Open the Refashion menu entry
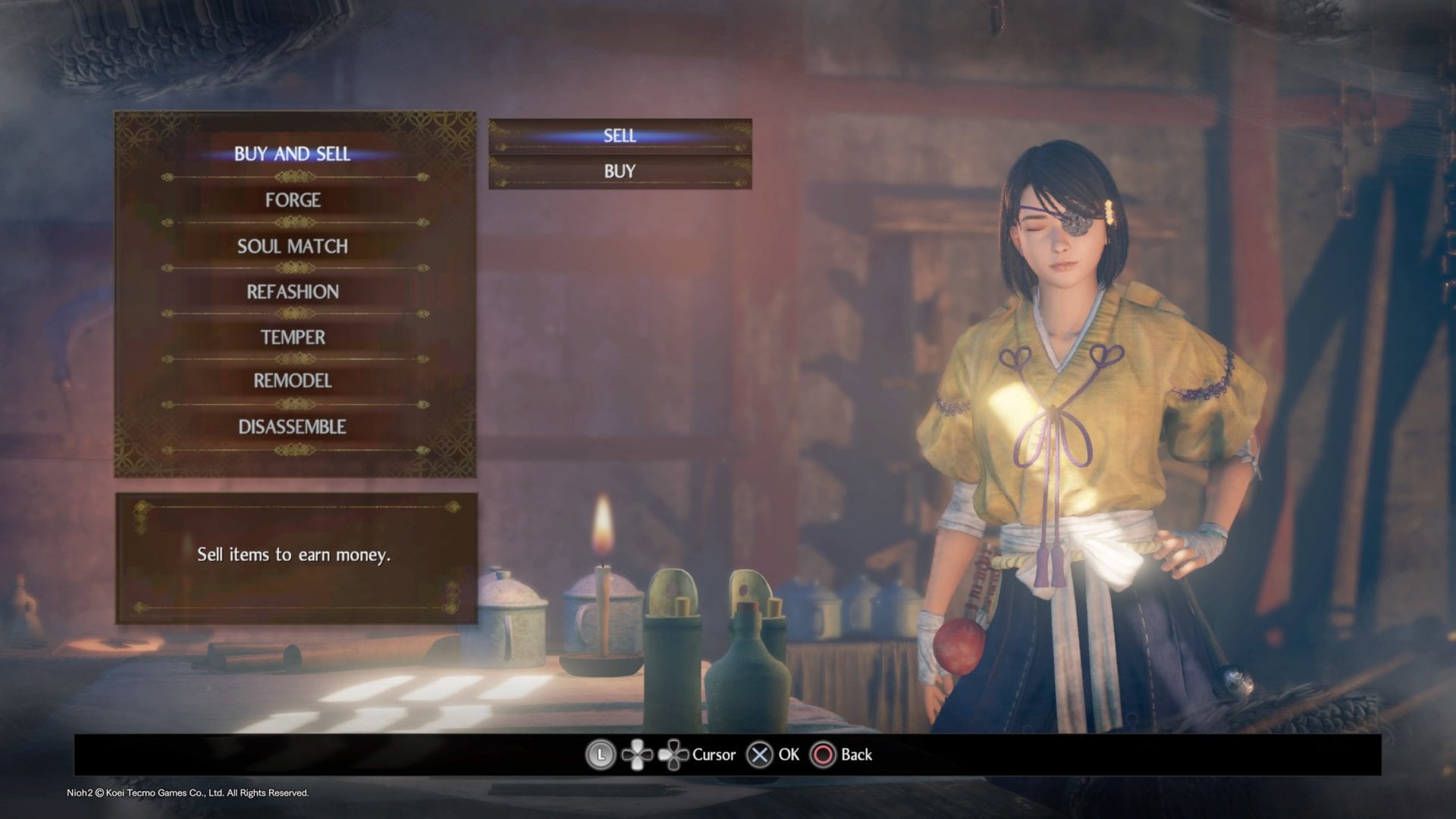 click(293, 292)
